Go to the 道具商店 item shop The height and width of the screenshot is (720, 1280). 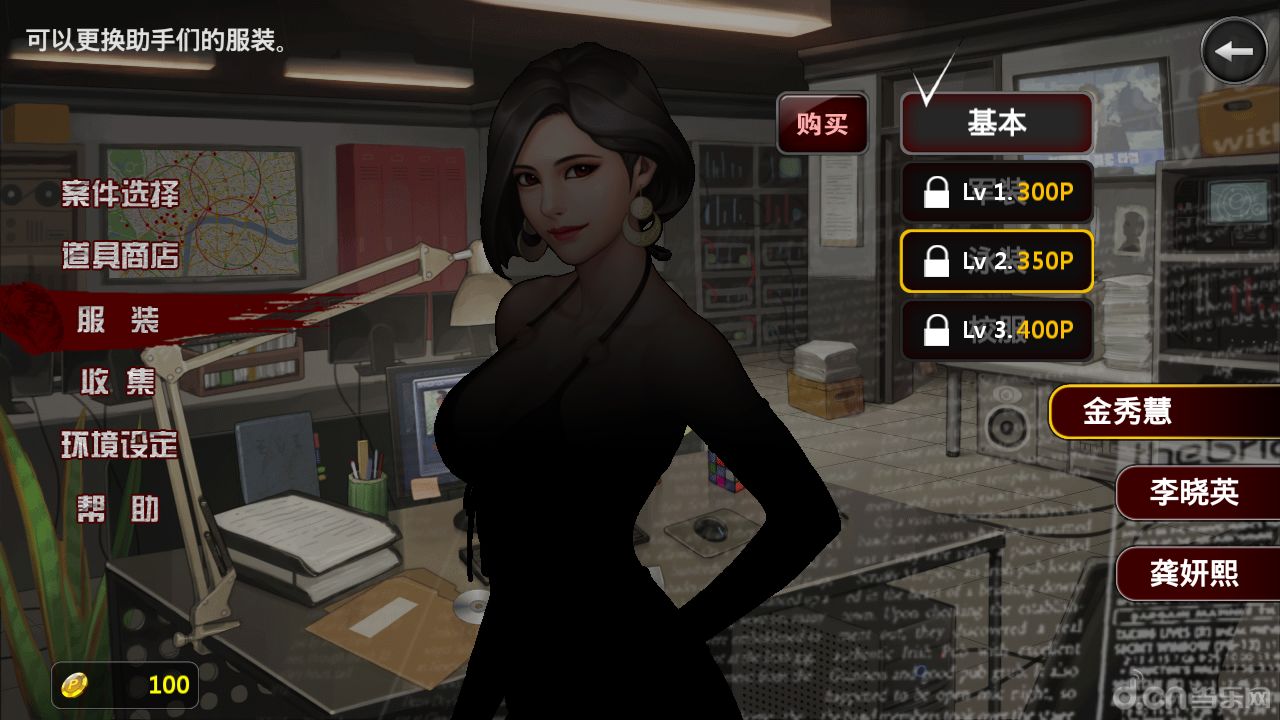120,256
